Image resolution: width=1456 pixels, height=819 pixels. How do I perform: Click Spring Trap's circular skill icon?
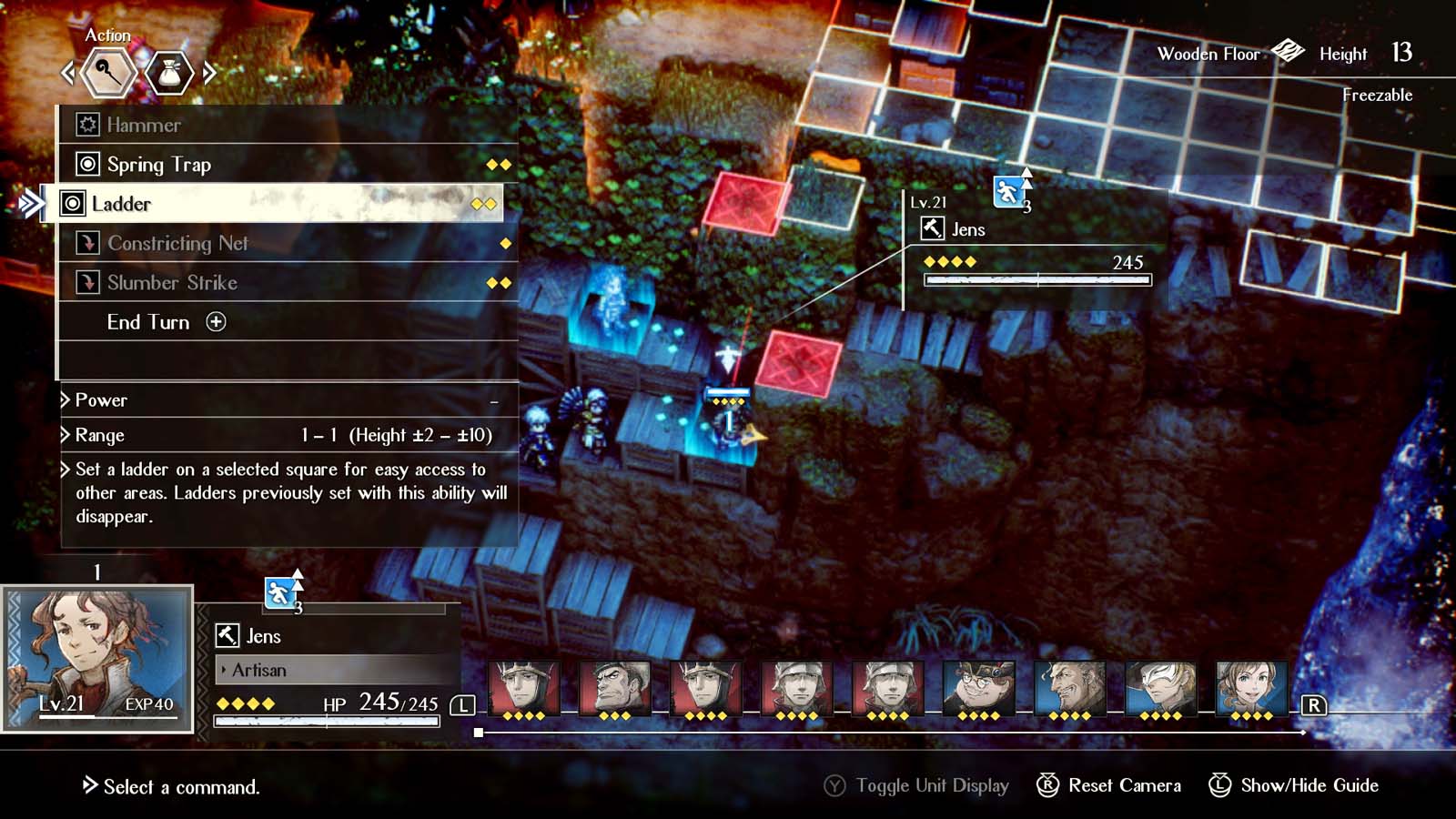(x=87, y=165)
